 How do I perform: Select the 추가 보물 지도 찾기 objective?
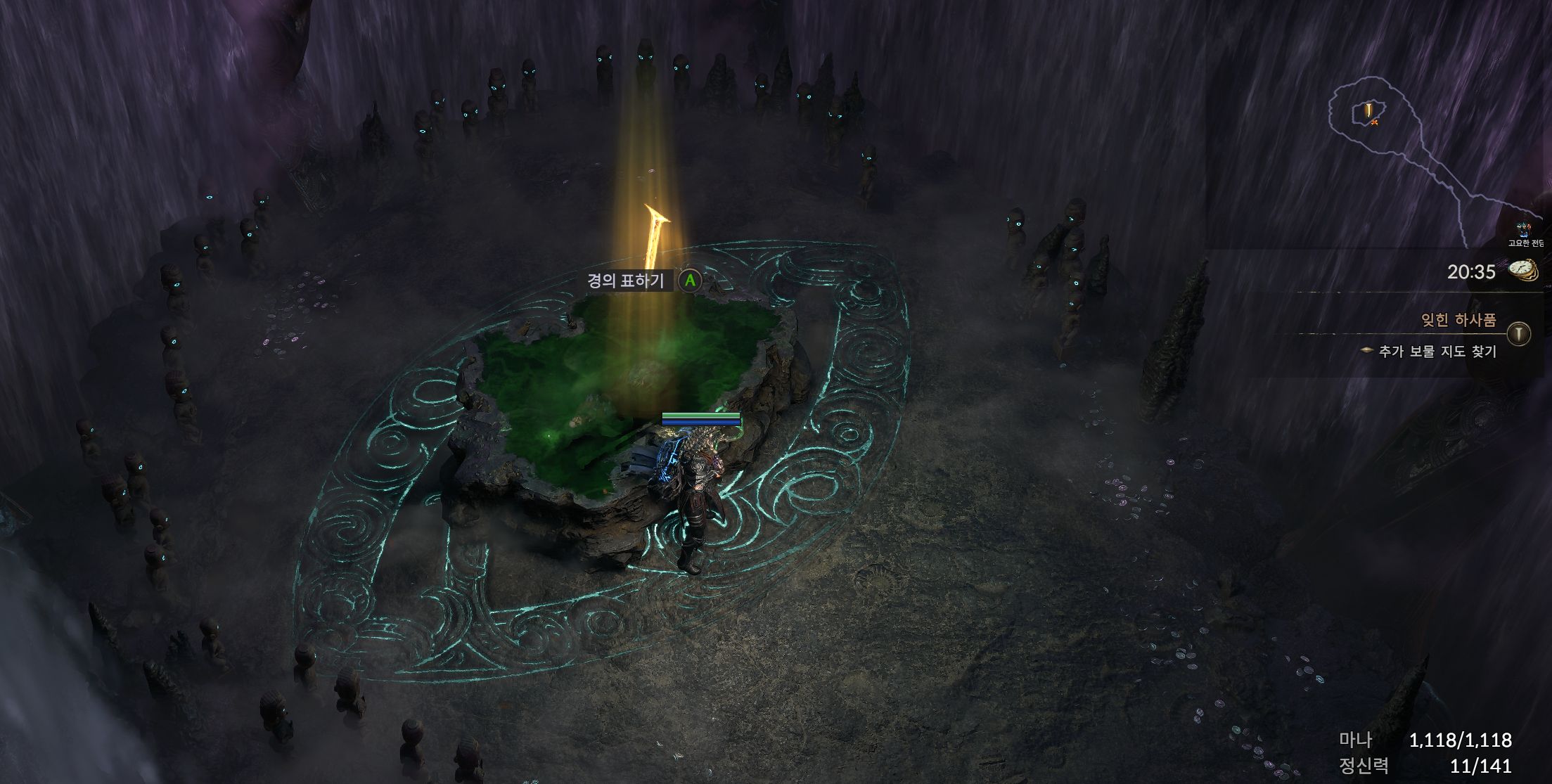point(1437,352)
